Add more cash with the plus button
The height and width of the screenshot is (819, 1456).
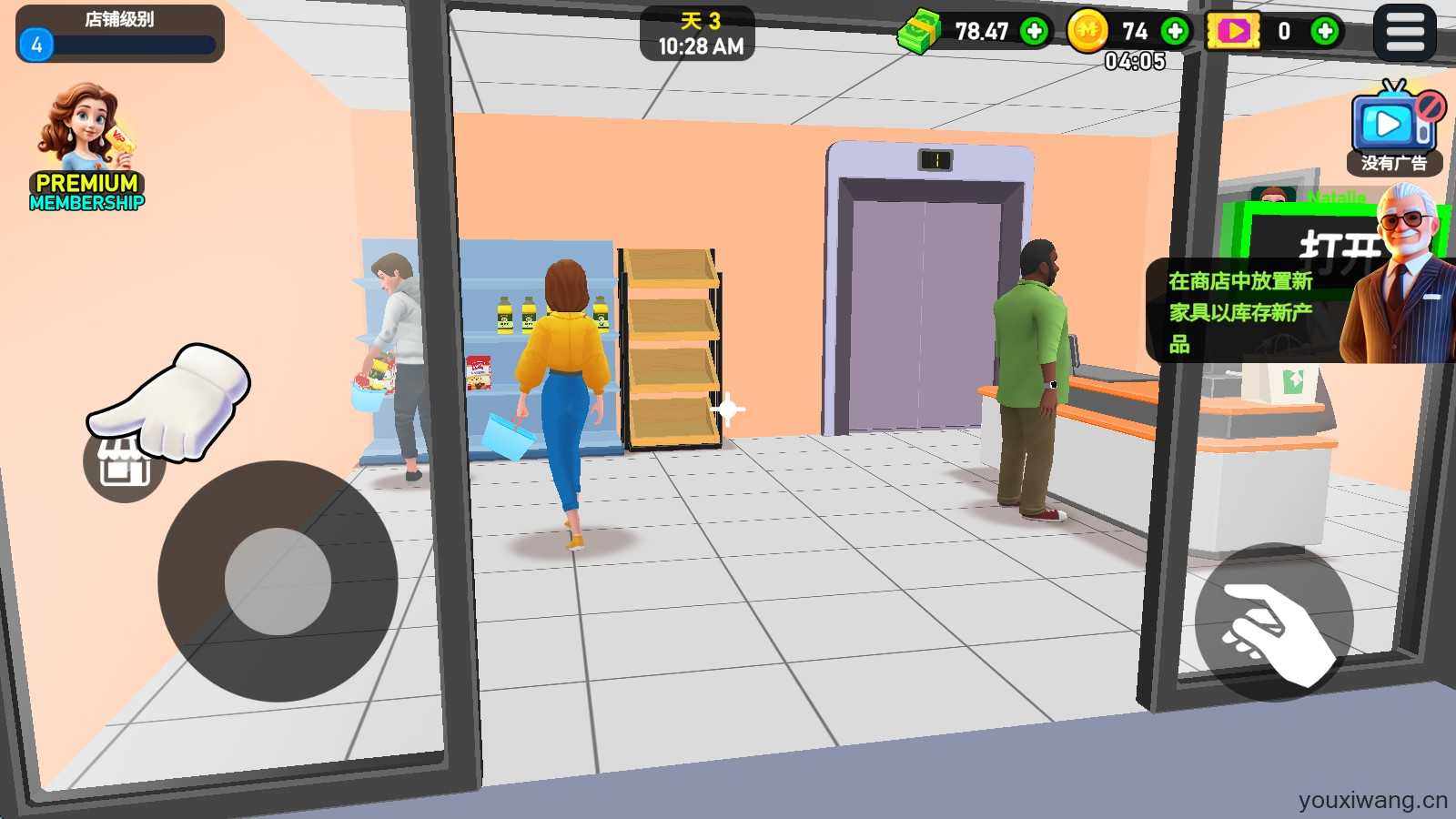1034,32
